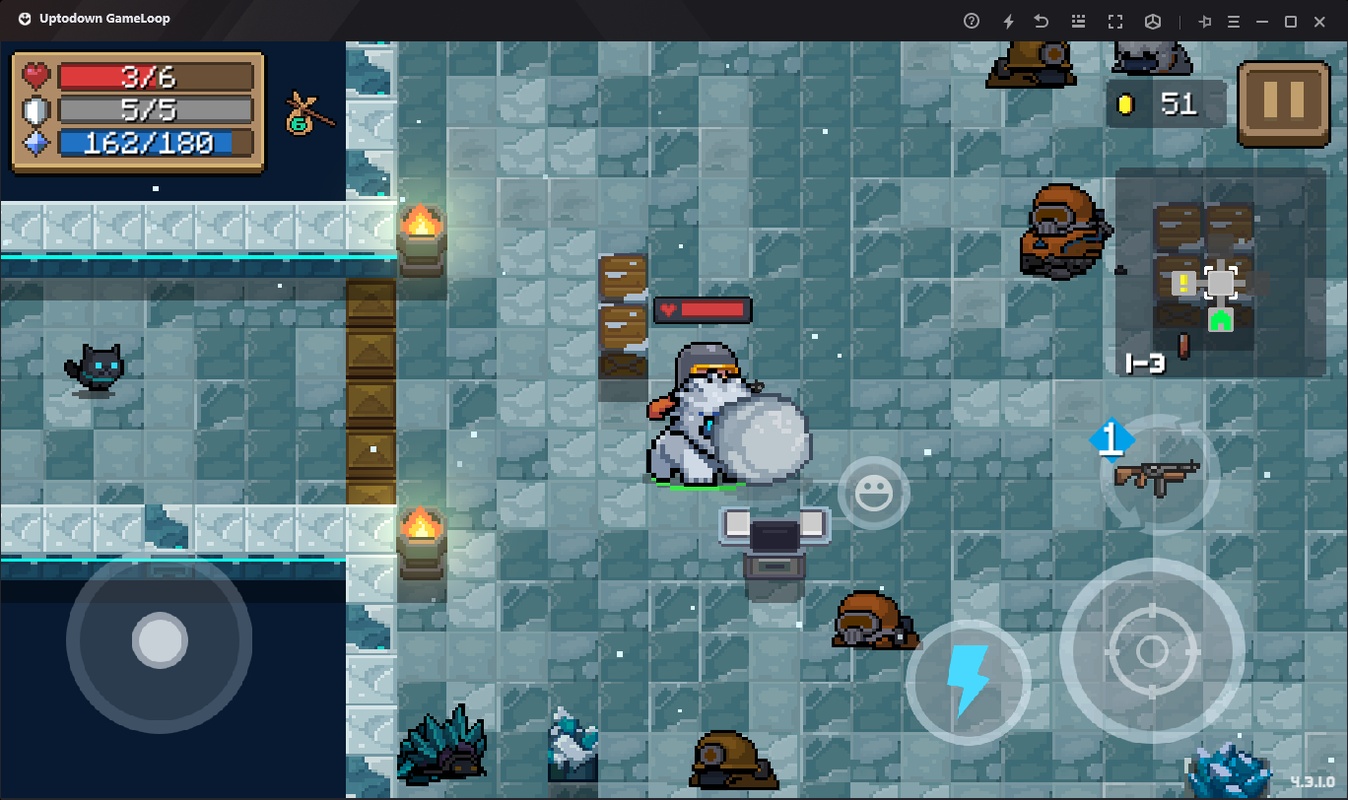Viewport: 1348px width, 800px height.
Task: Click the virtual movement joystick
Action: (x=159, y=640)
